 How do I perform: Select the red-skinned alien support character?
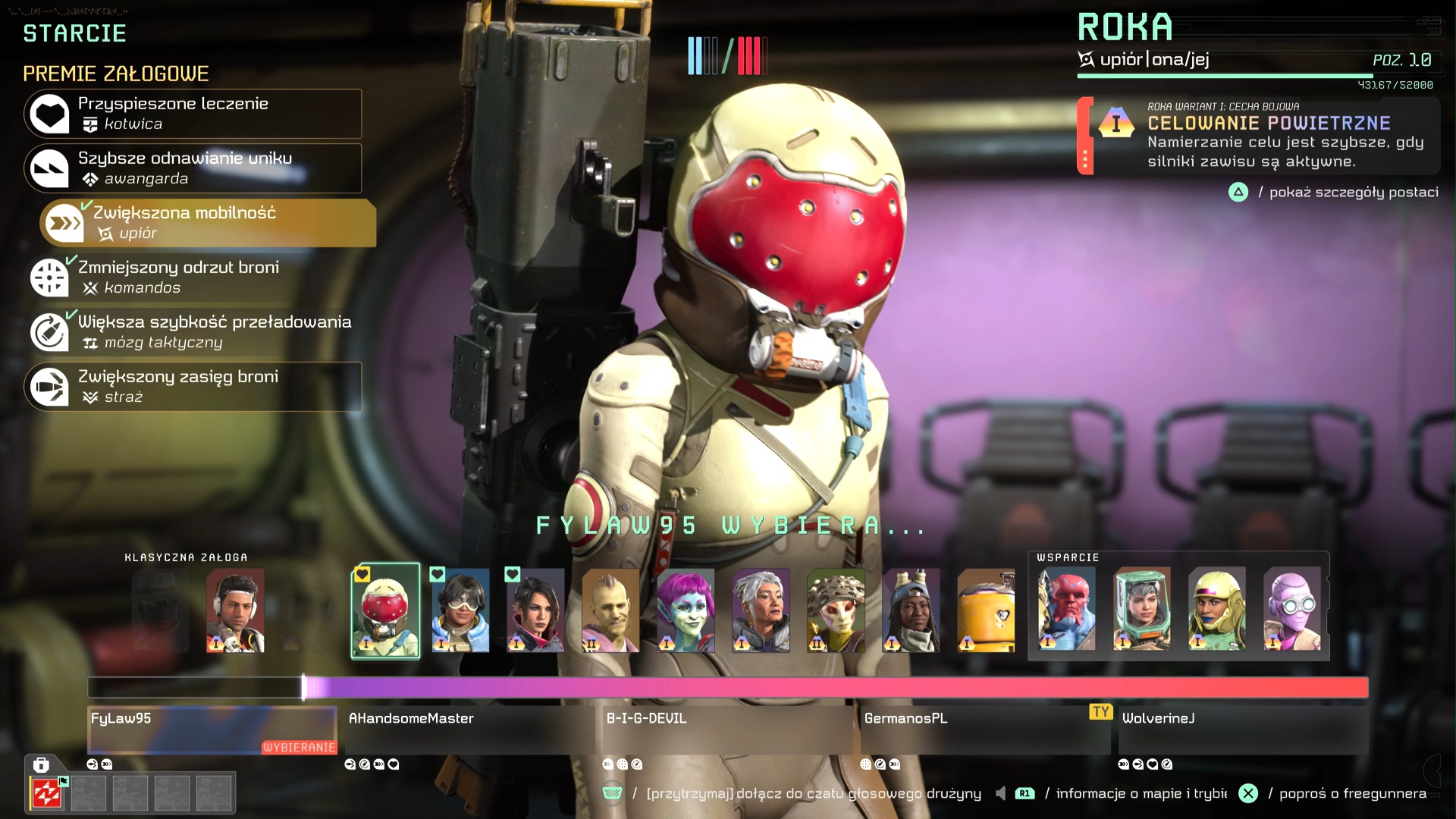coord(1066,609)
